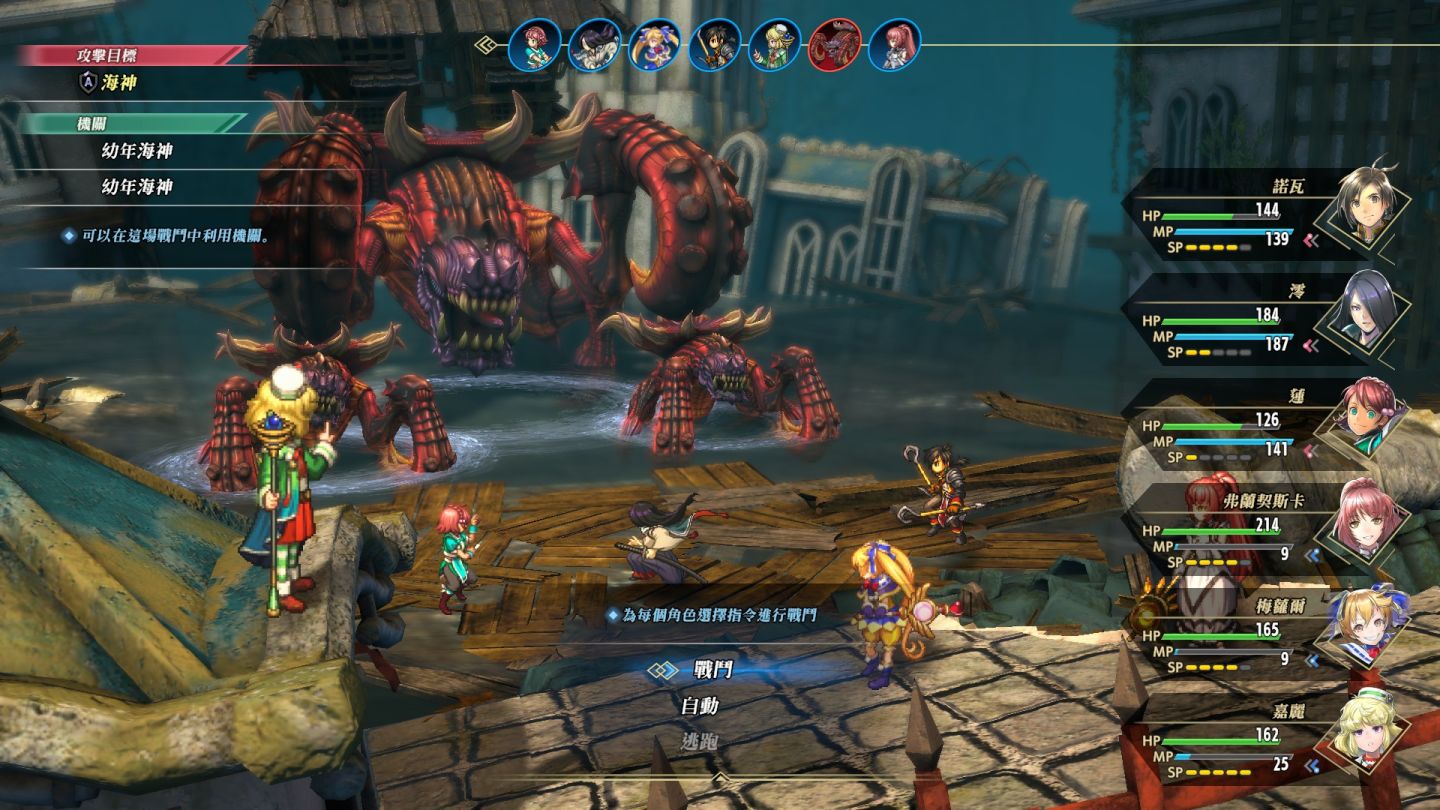This screenshot has width=1440, height=810.
Task: Select the 逃跑 escape command
Action: coord(700,742)
